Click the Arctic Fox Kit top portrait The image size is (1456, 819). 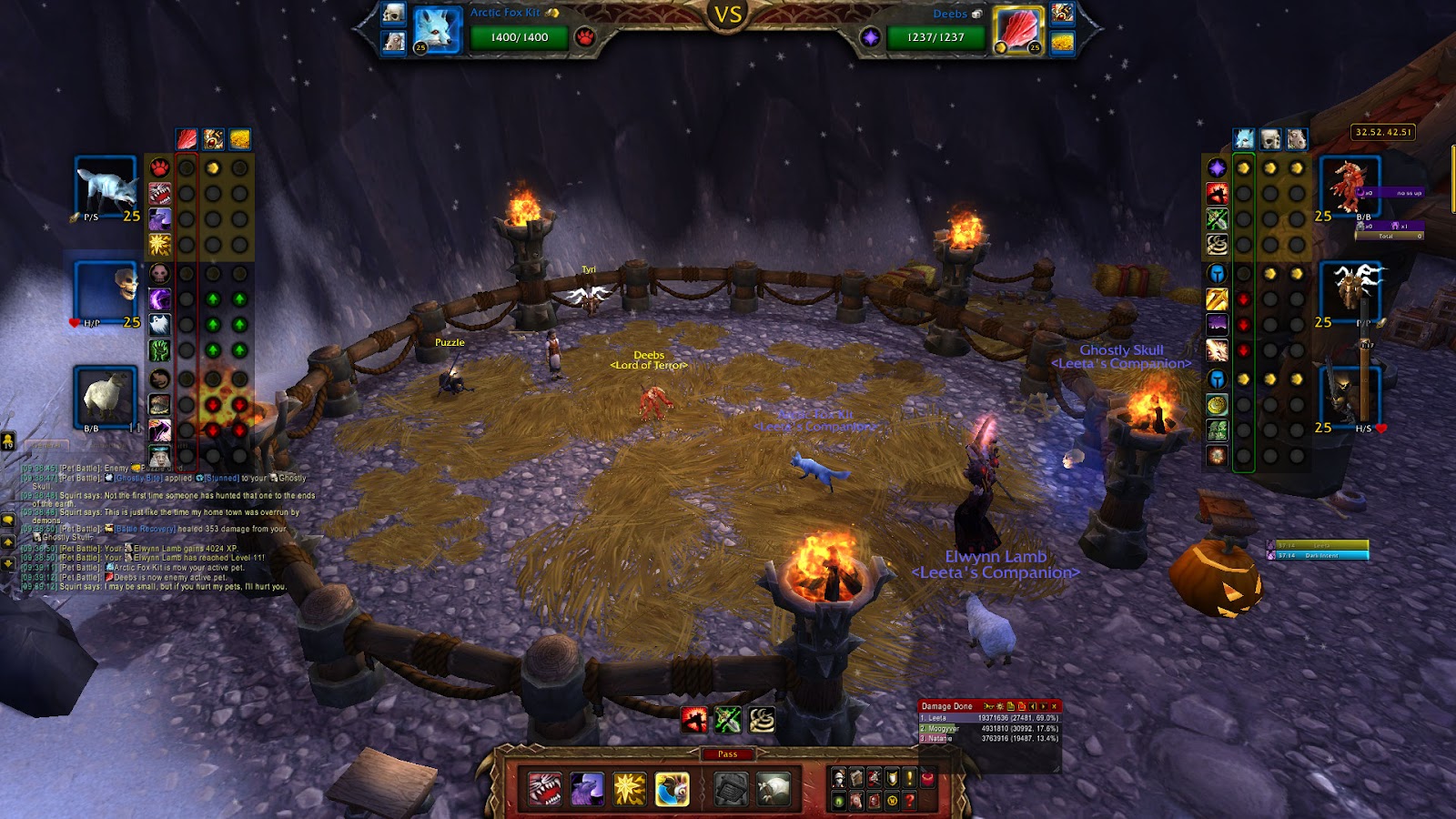(437, 30)
